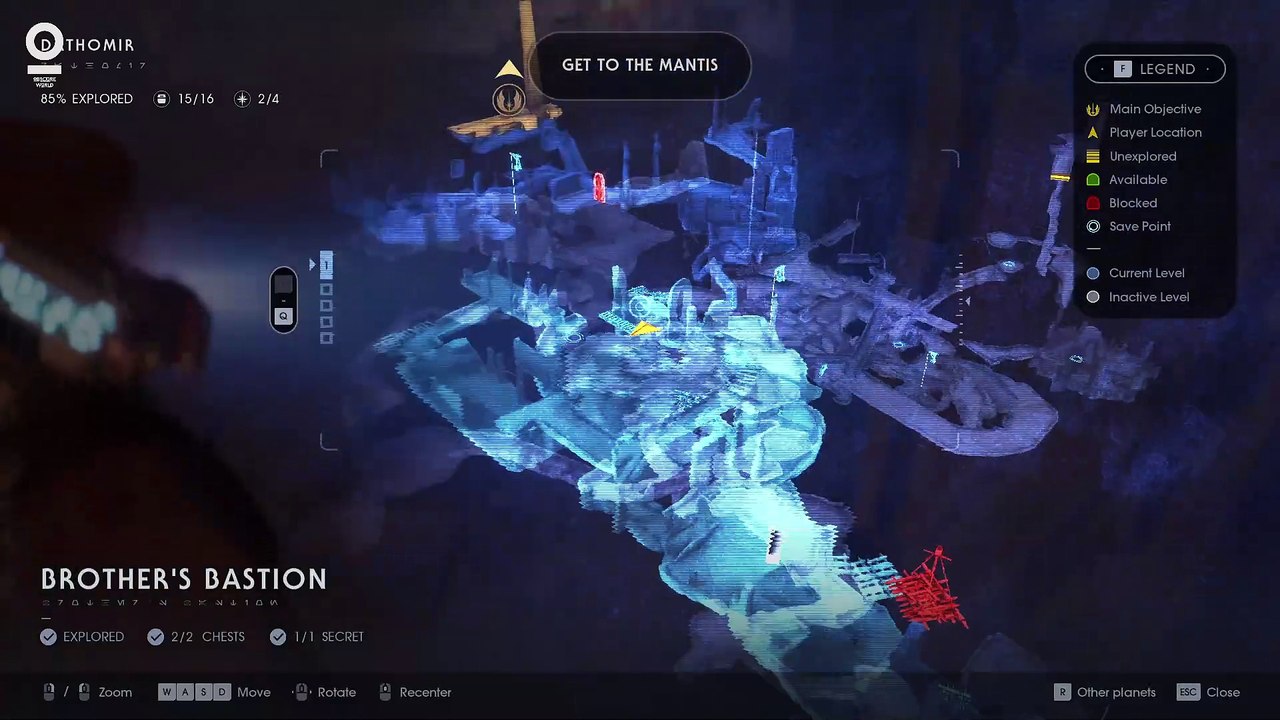Open the Legend panel header
1280x720 pixels.
(x=1155, y=69)
